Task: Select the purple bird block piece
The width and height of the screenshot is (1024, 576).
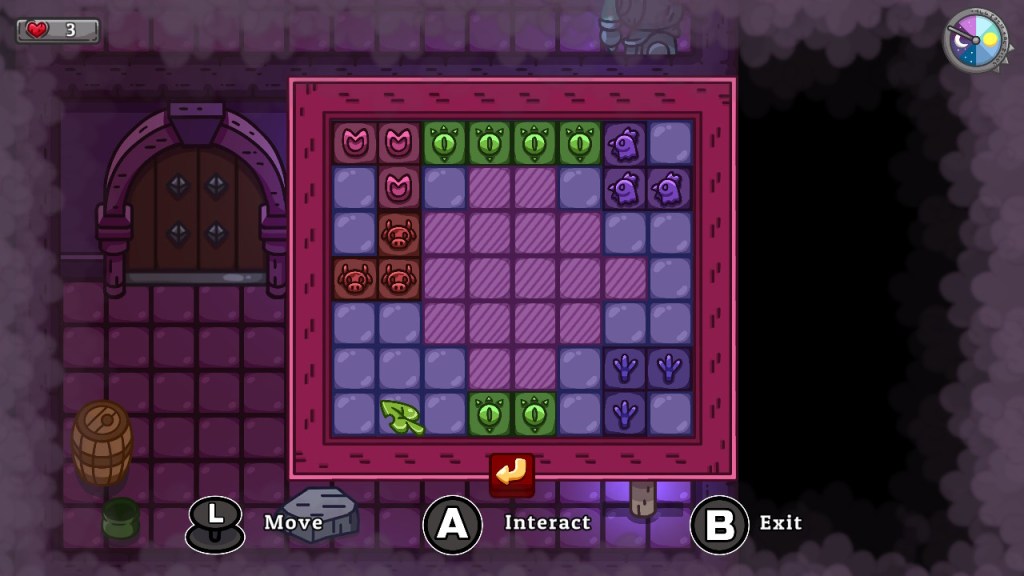Action: point(626,188)
